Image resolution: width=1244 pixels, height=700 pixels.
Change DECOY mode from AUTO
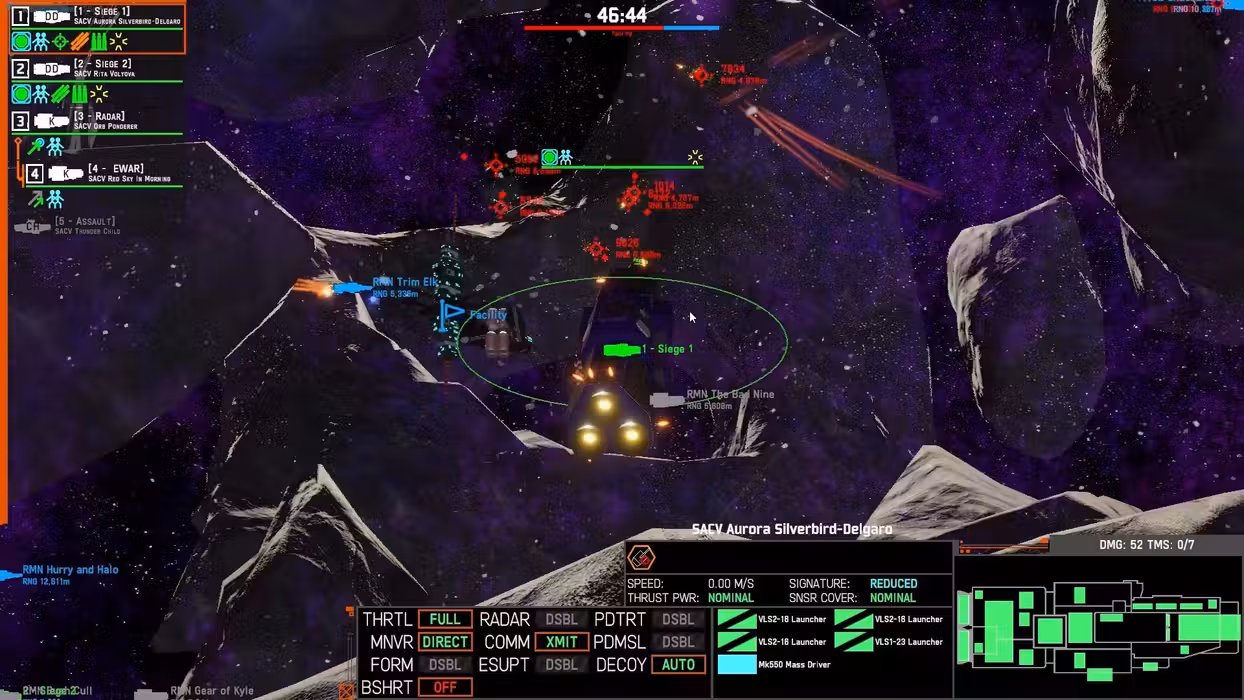(x=678, y=665)
